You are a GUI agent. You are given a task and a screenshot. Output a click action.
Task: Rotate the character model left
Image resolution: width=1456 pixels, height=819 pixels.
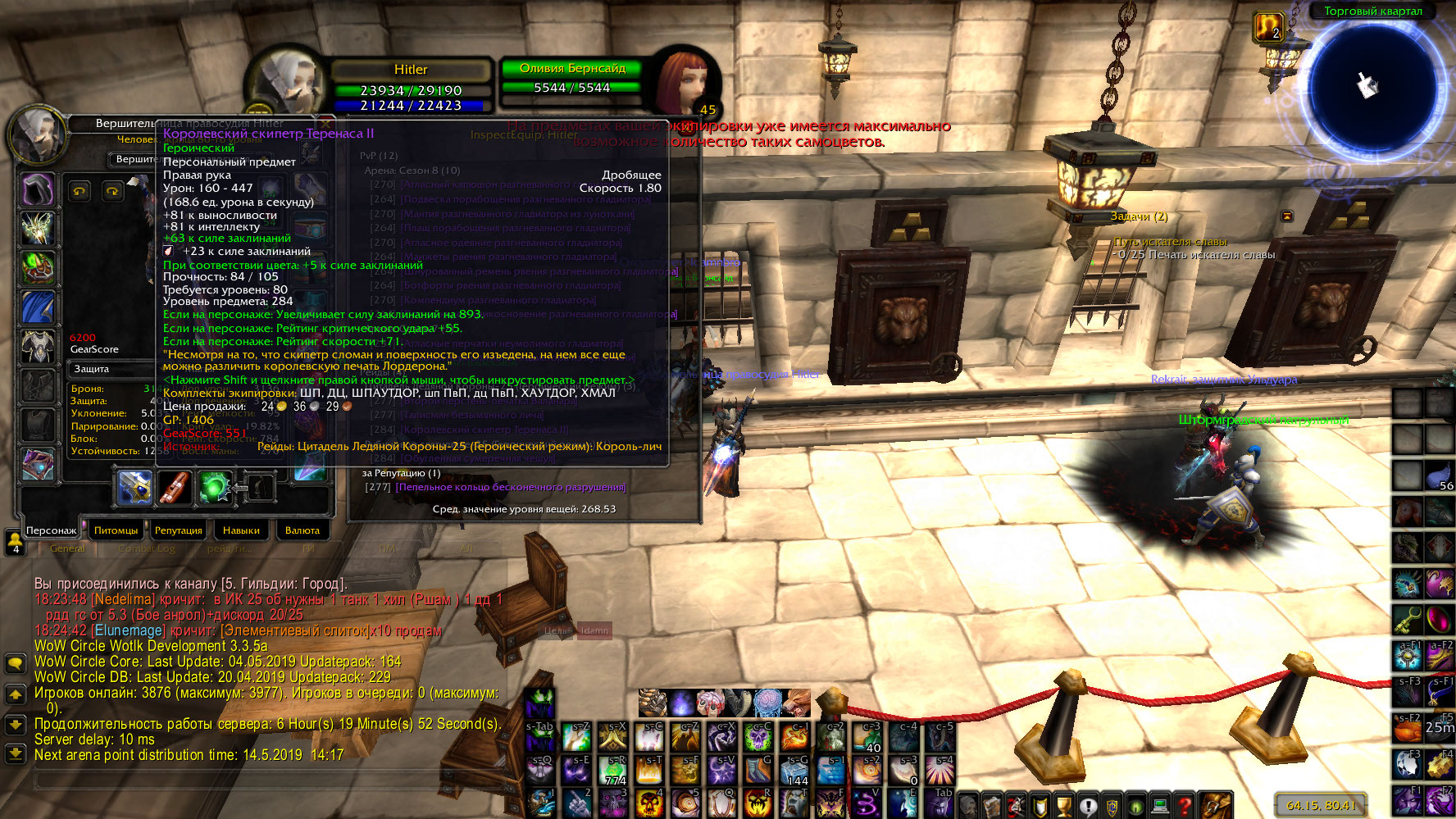(x=80, y=191)
